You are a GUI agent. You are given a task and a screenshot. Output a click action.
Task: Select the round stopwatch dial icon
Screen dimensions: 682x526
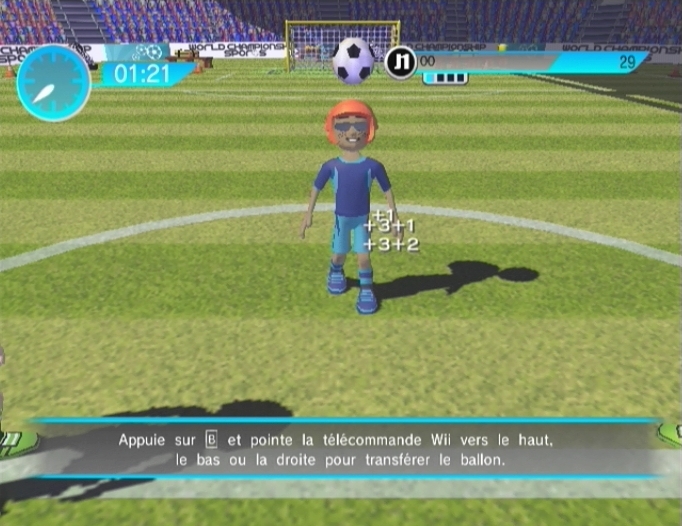pyautogui.click(x=53, y=83)
